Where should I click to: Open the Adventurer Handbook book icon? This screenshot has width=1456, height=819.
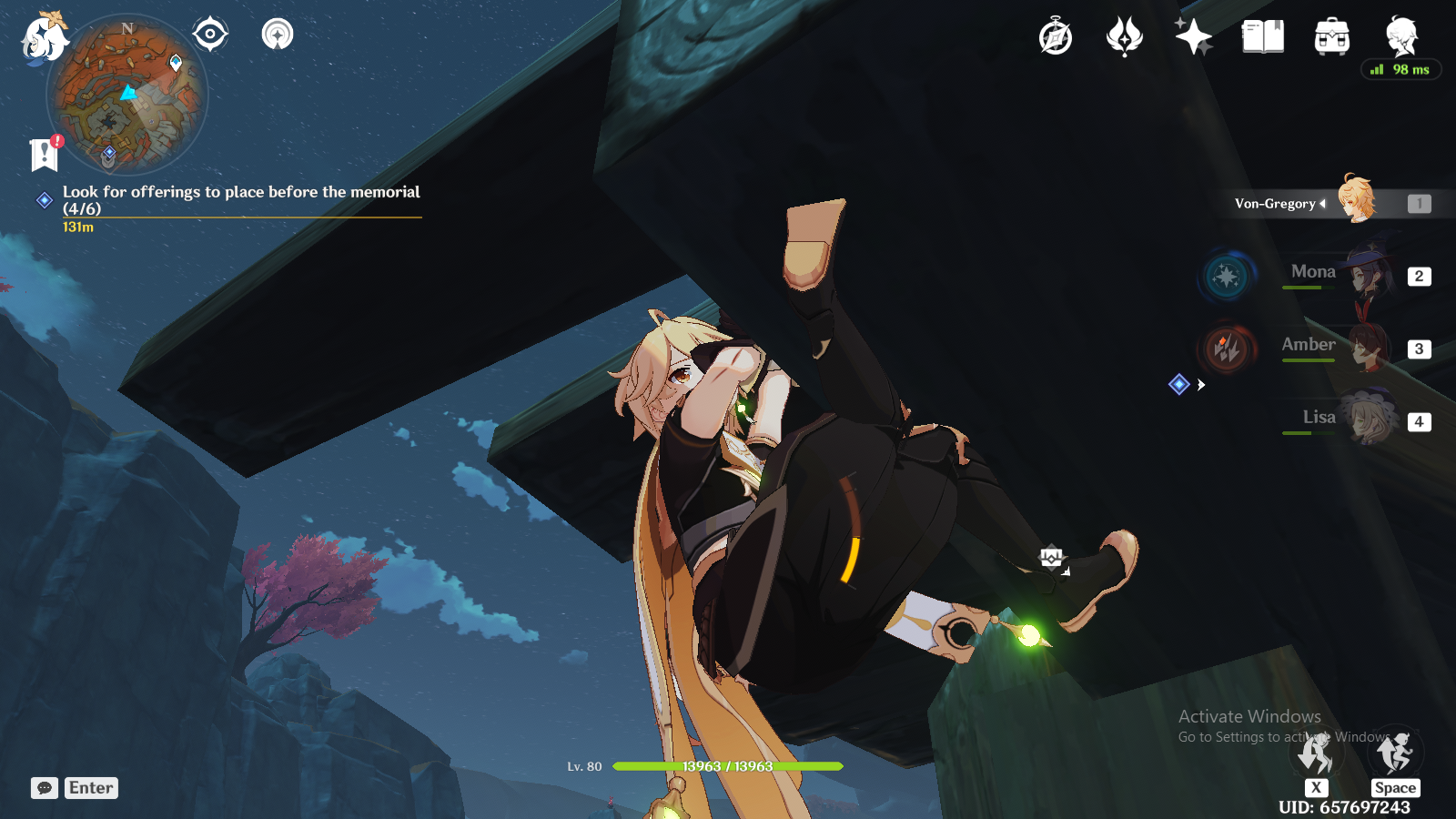(x=1263, y=36)
